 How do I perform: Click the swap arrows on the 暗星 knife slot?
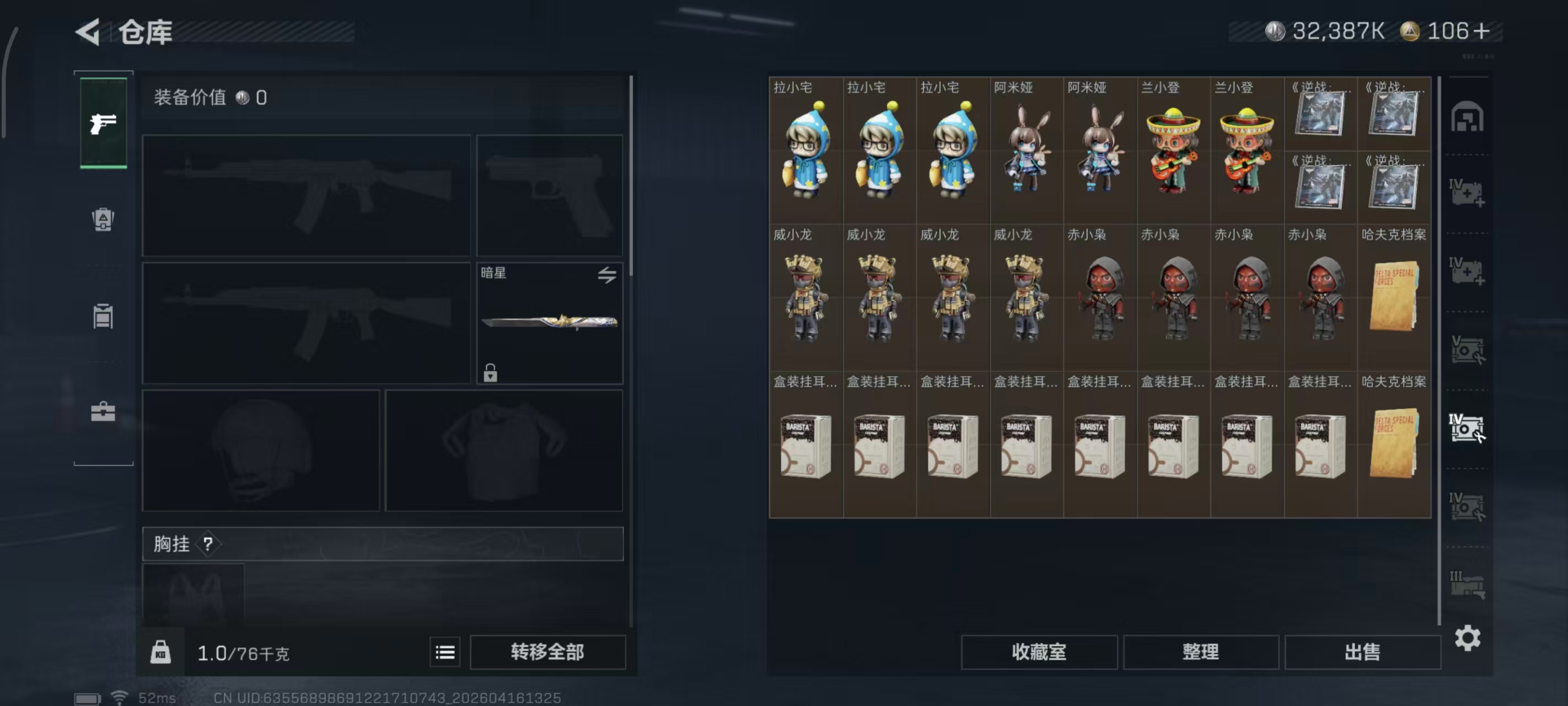[x=607, y=275]
